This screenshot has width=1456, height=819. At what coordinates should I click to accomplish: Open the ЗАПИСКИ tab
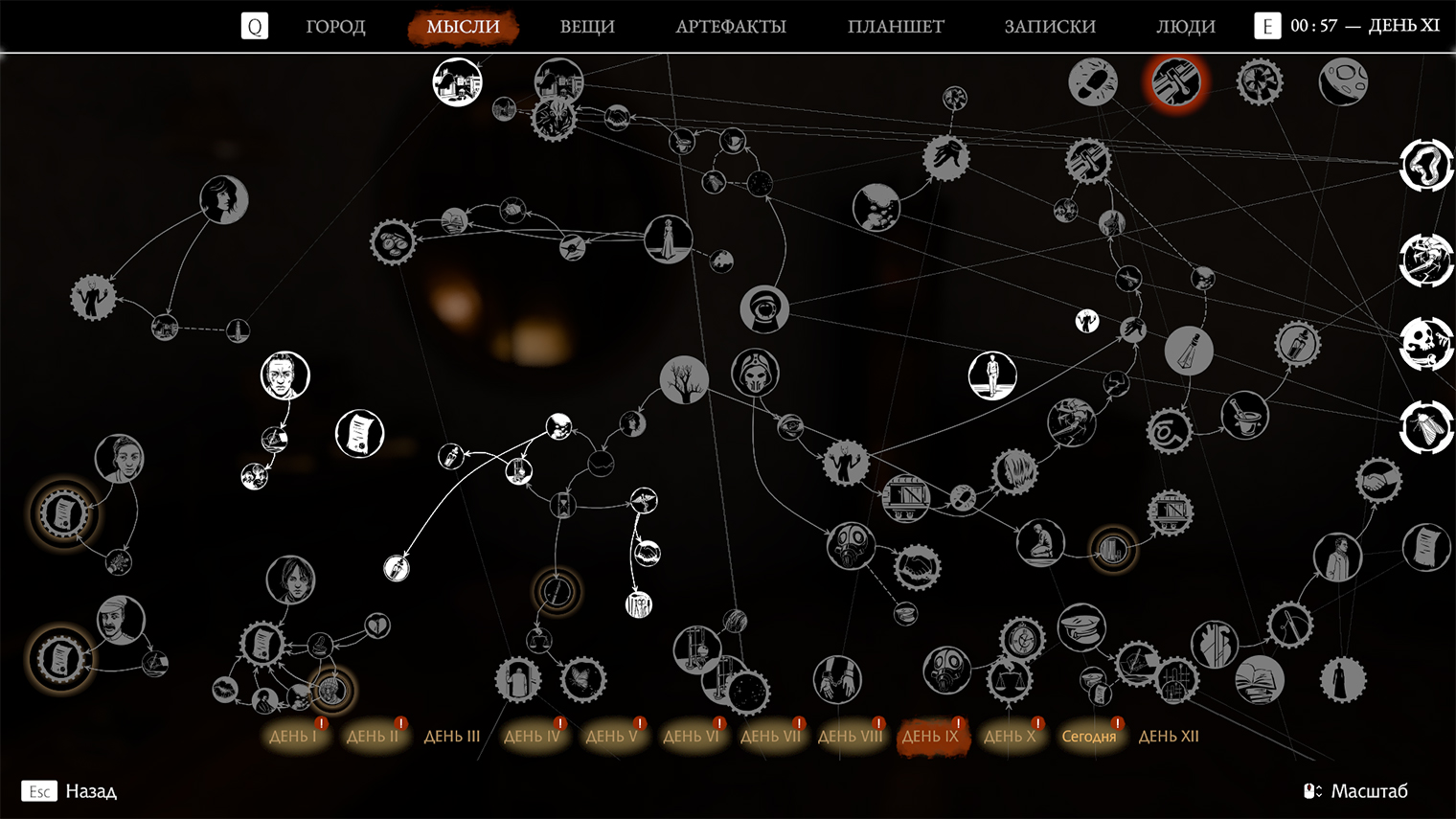coord(1049,27)
